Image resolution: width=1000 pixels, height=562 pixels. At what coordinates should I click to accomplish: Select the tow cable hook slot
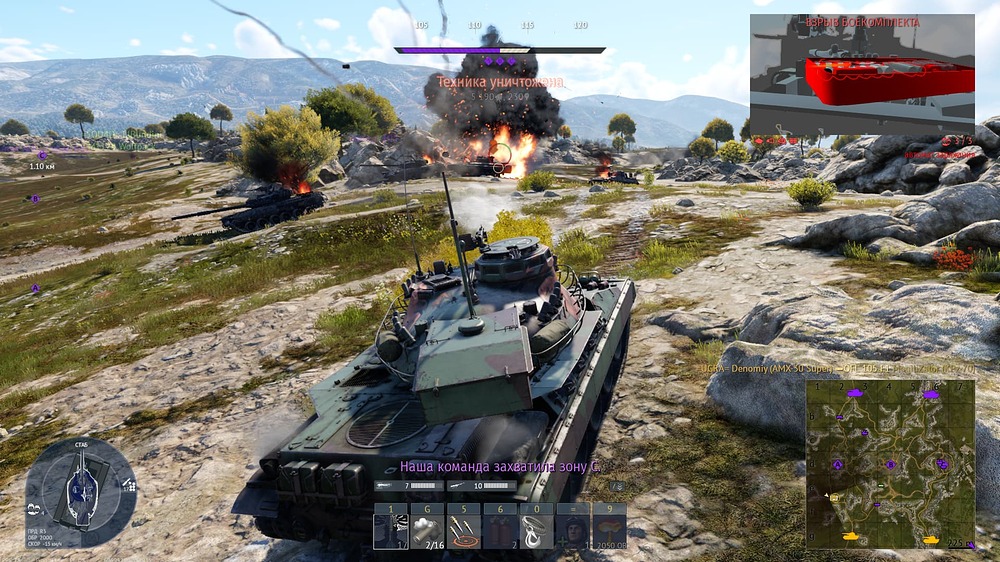[536, 526]
